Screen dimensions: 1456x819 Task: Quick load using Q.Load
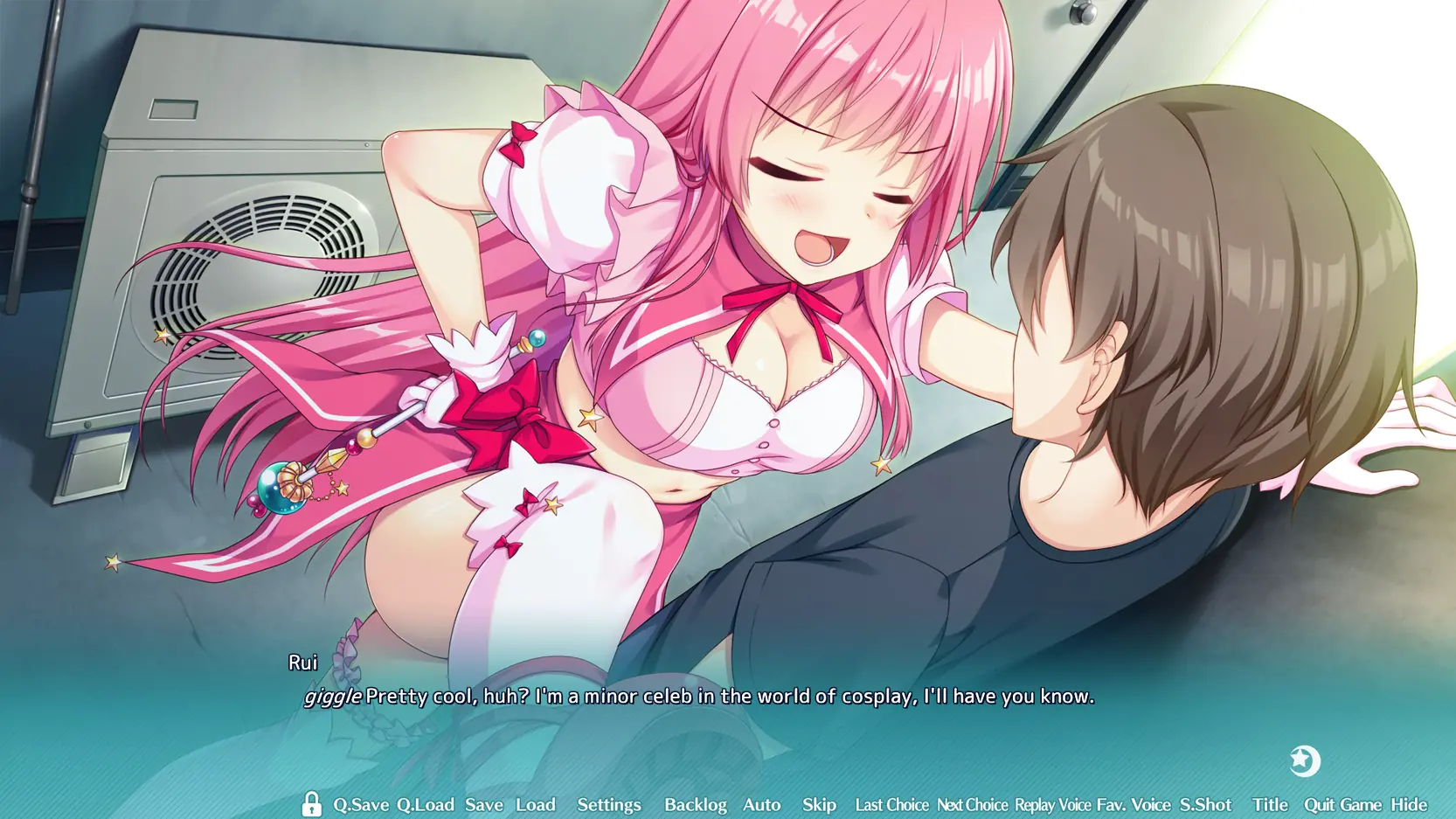[x=425, y=805]
